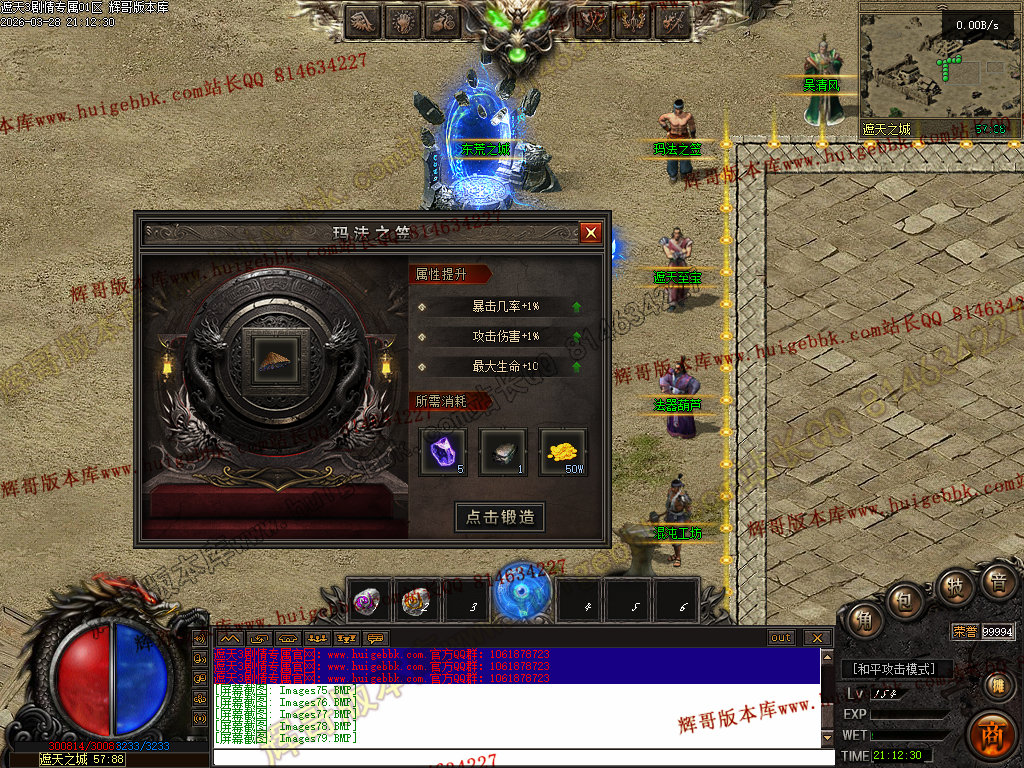Image resolution: width=1024 pixels, height=768 pixels.
Task: Open the 音 sound settings
Action: 996,582
